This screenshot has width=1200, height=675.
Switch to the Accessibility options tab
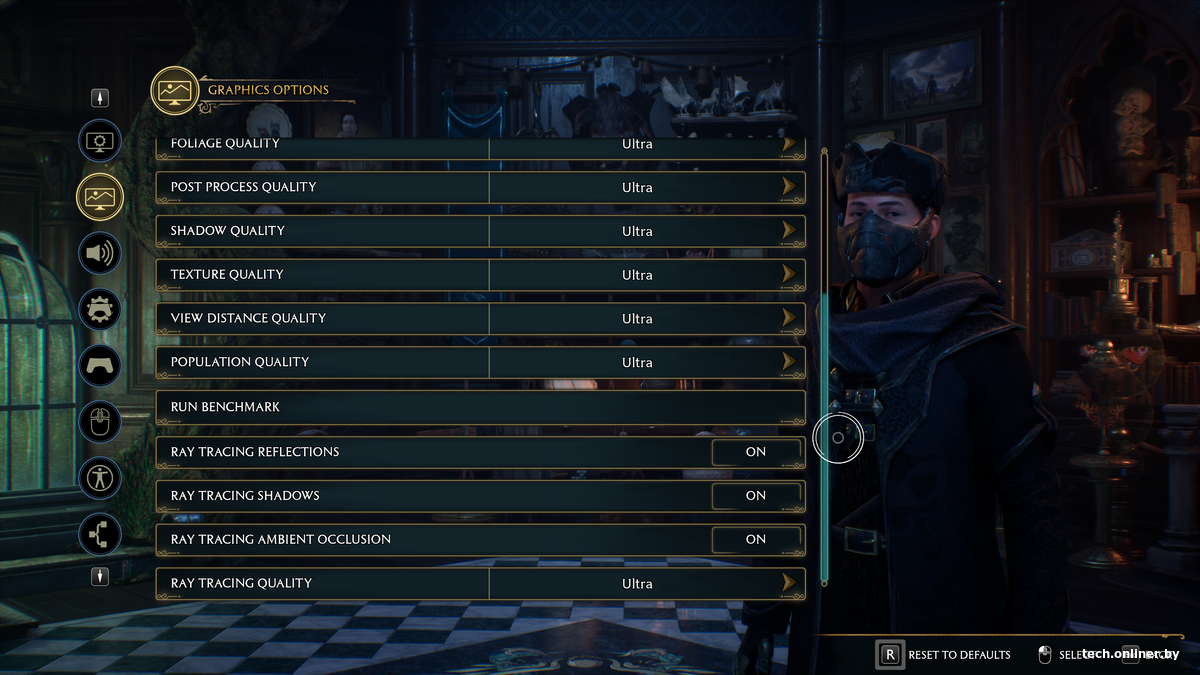coord(100,479)
